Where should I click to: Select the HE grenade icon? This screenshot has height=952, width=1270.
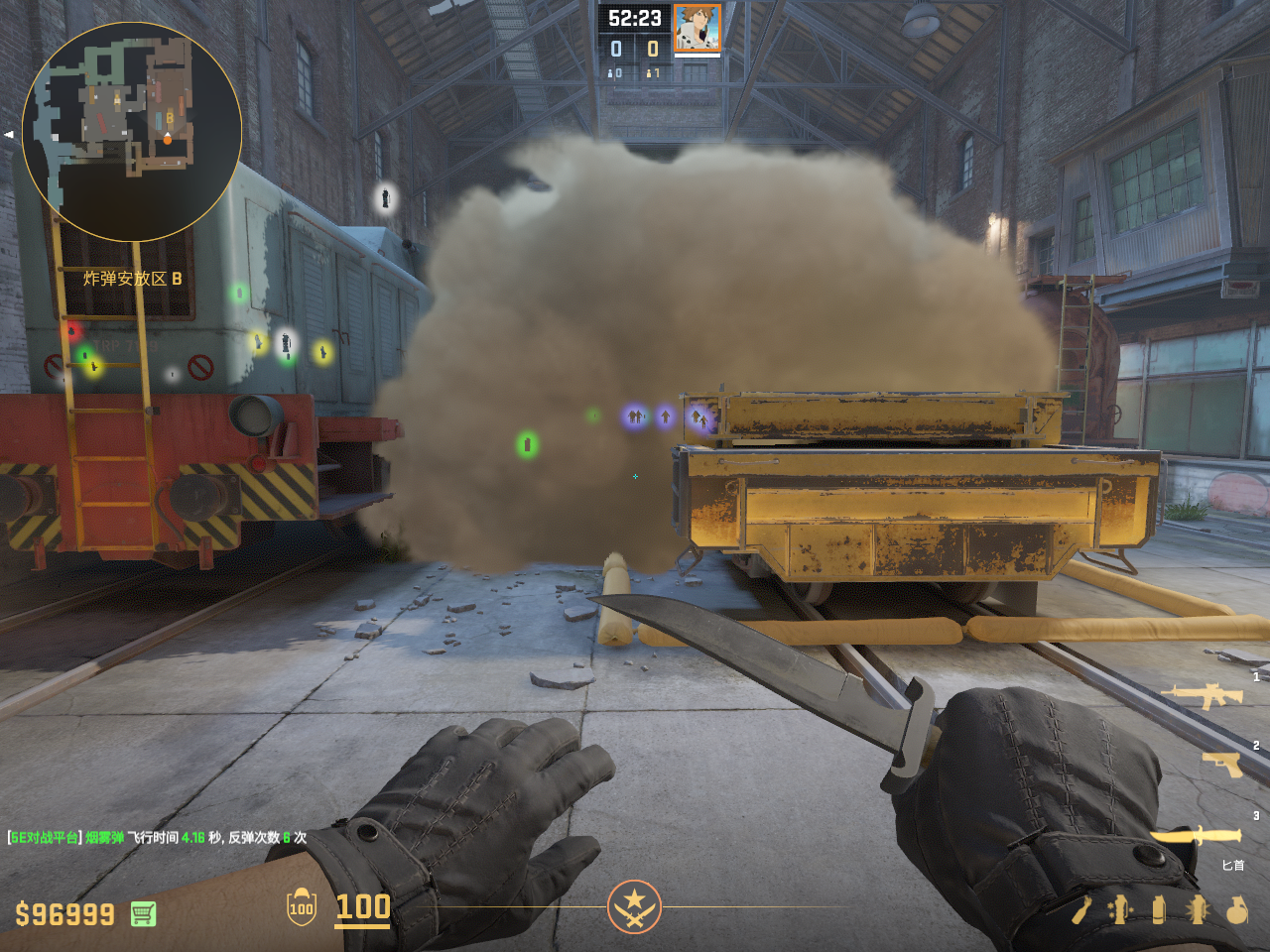pyautogui.click(x=1236, y=909)
